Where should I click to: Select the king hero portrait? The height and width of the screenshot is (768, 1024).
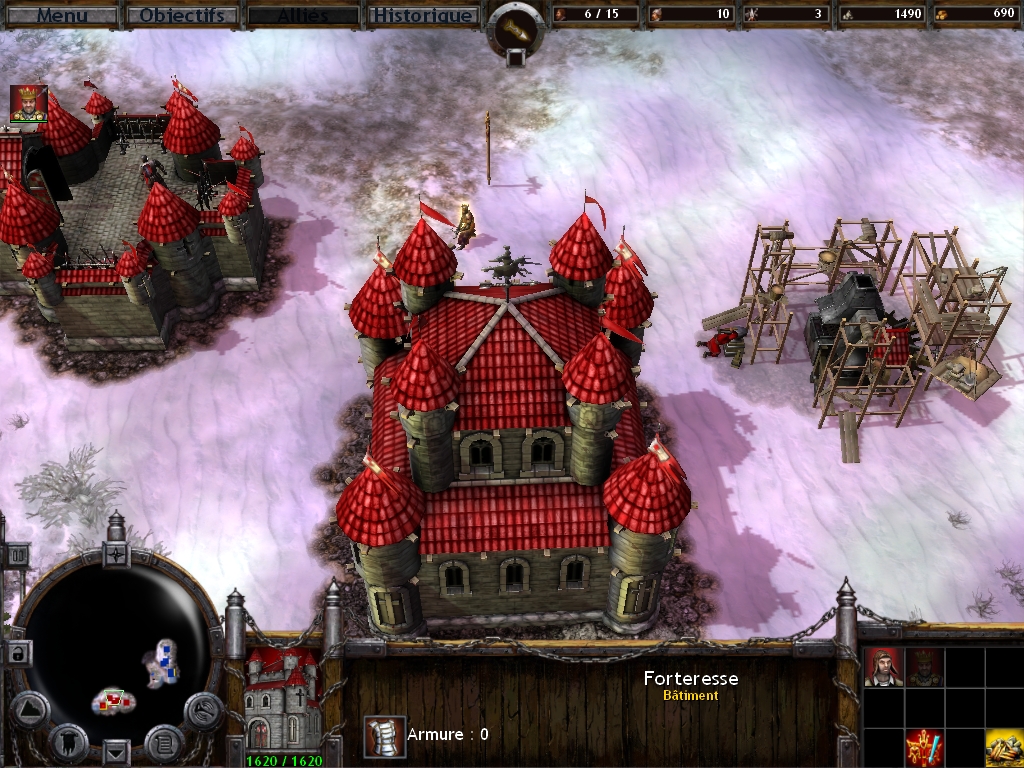pos(29,104)
